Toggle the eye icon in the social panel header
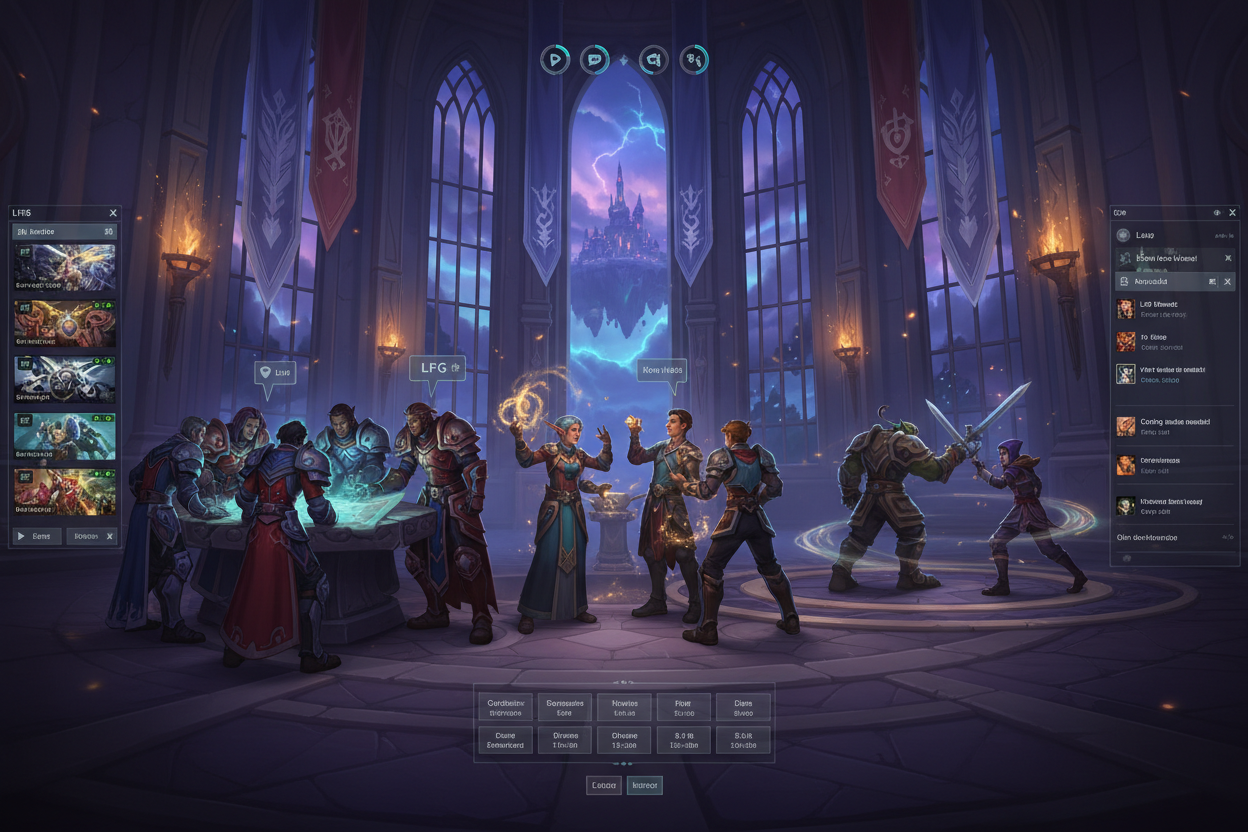 [1216, 213]
